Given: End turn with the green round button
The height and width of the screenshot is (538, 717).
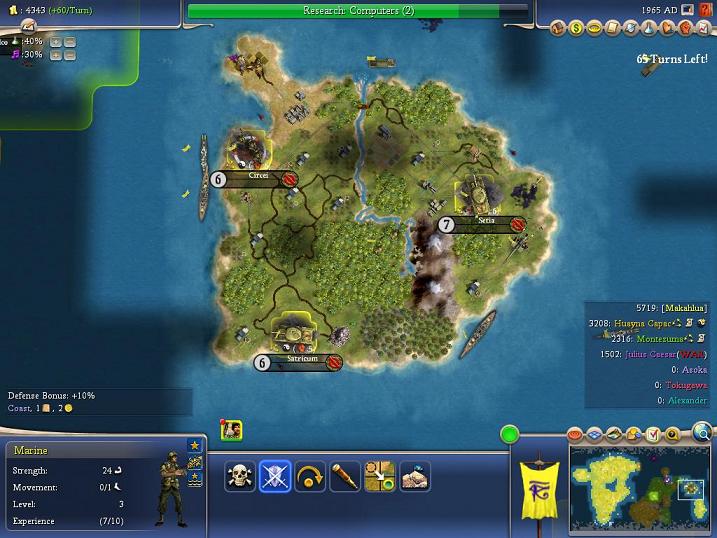Looking at the screenshot, I should 510,435.
